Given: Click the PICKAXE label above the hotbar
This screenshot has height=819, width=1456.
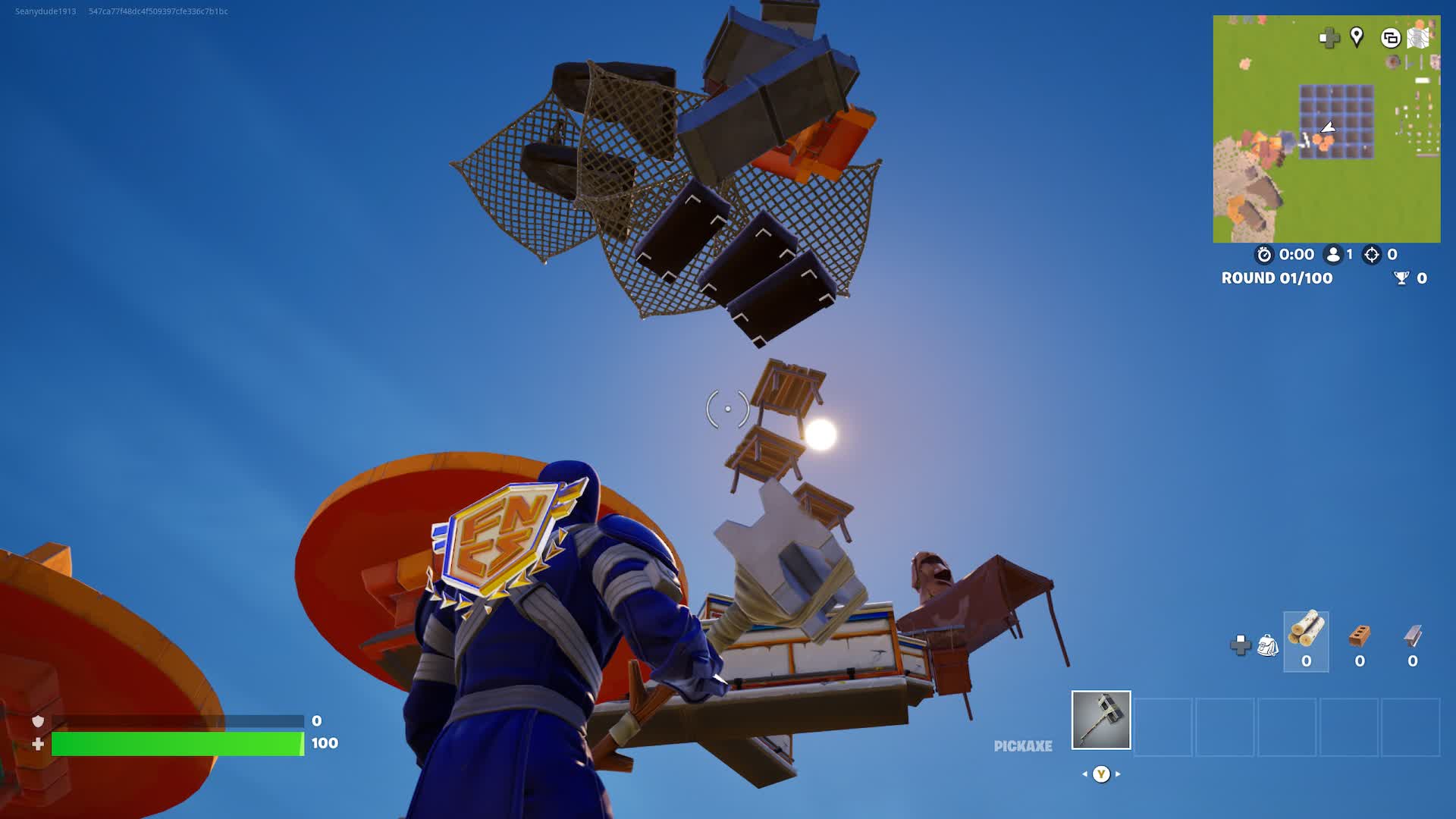Looking at the screenshot, I should [x=1022, y=746].
